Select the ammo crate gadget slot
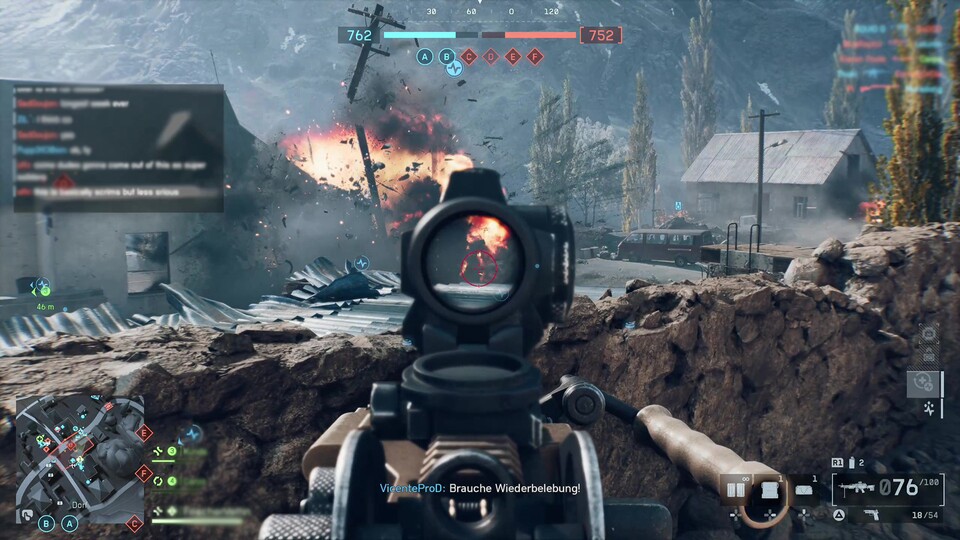Screen dimensions: 960x540 (x=769, y=491)
